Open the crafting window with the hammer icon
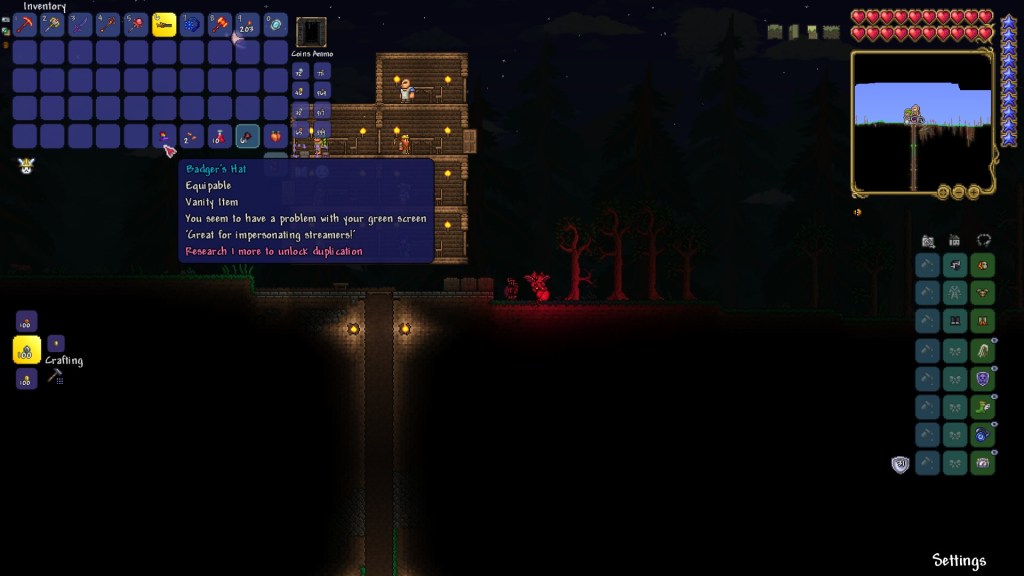 55,376
